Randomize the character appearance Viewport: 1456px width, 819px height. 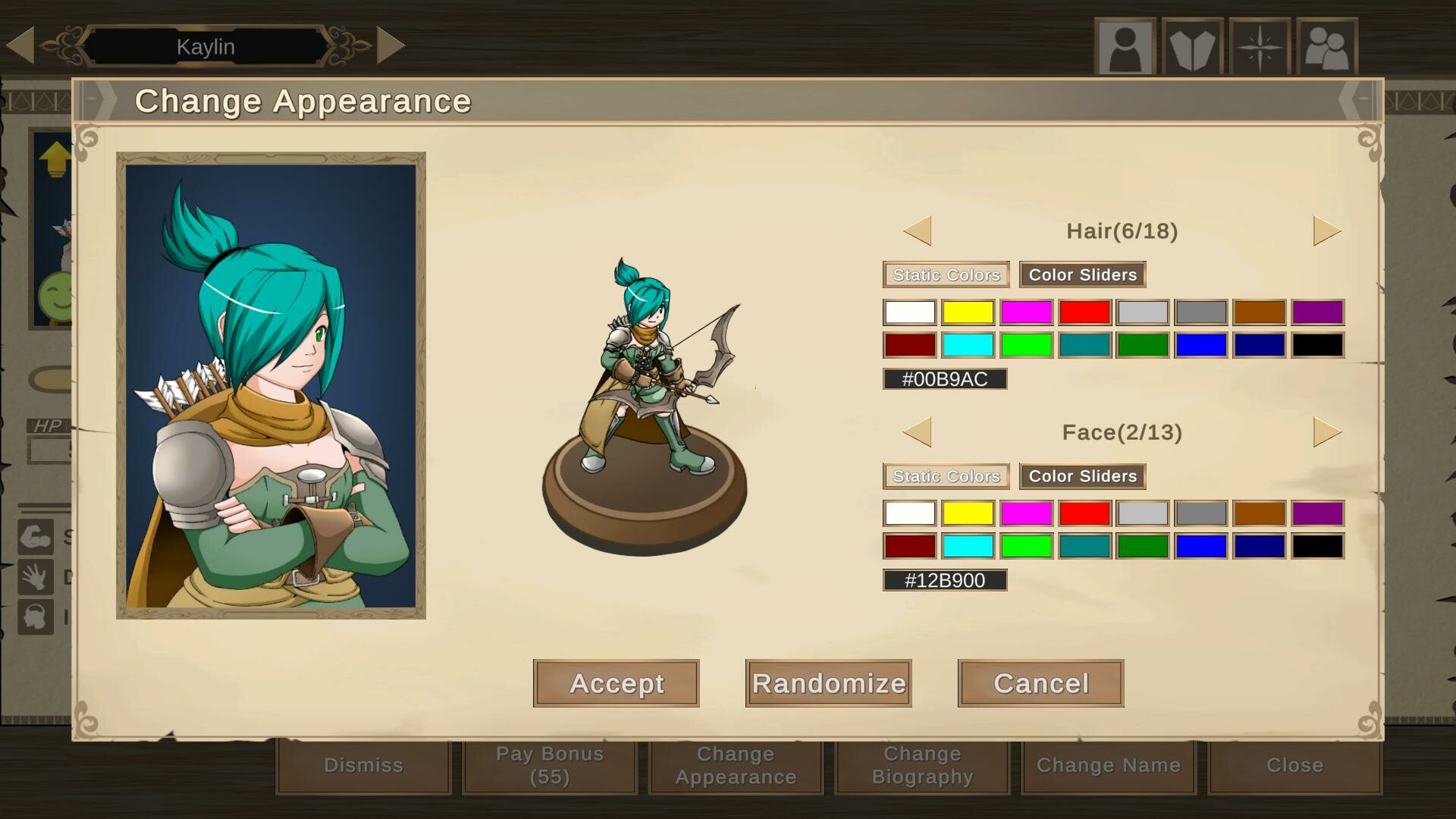coord(827,683)
